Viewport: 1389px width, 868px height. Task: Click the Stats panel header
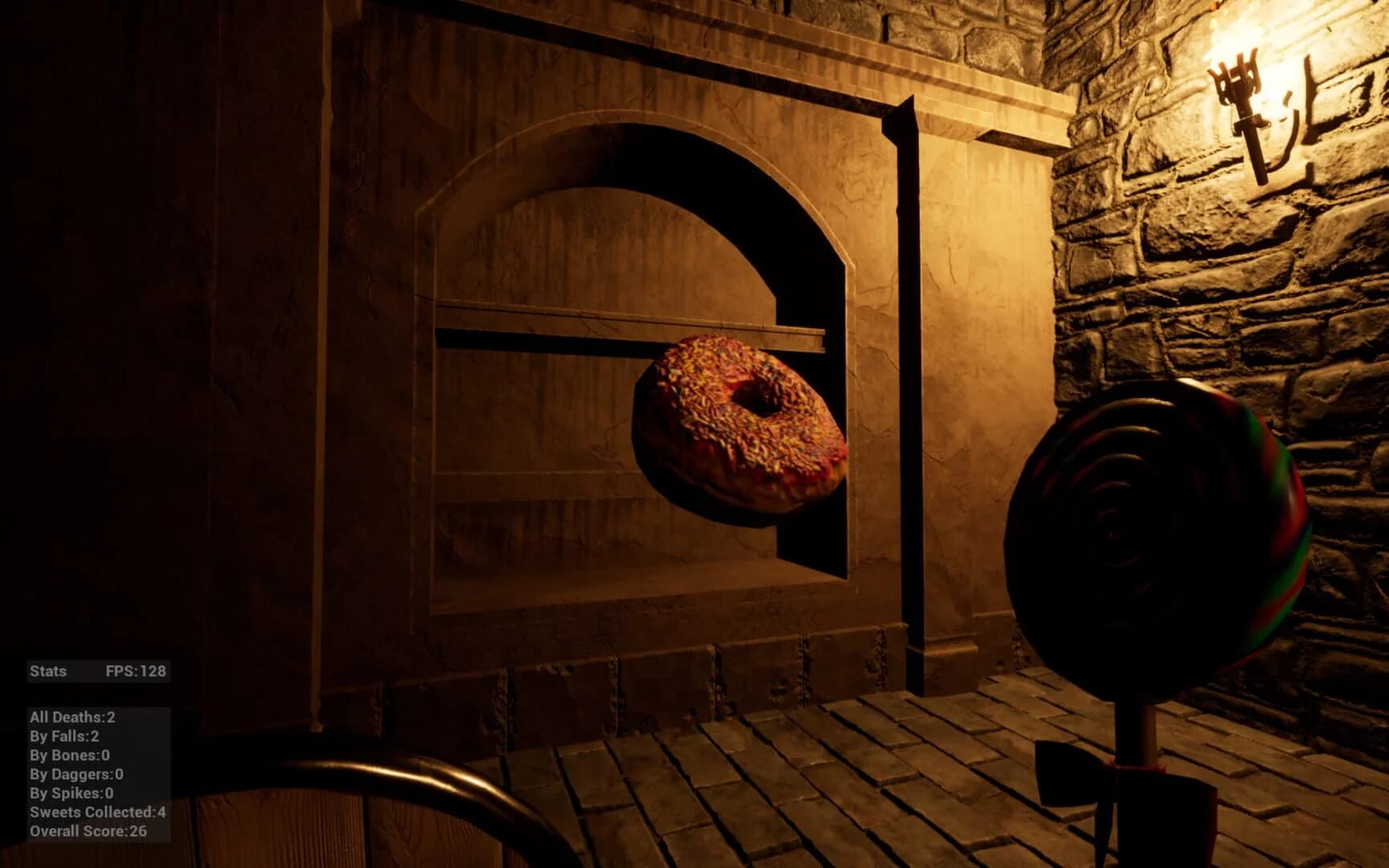(48, 671)
